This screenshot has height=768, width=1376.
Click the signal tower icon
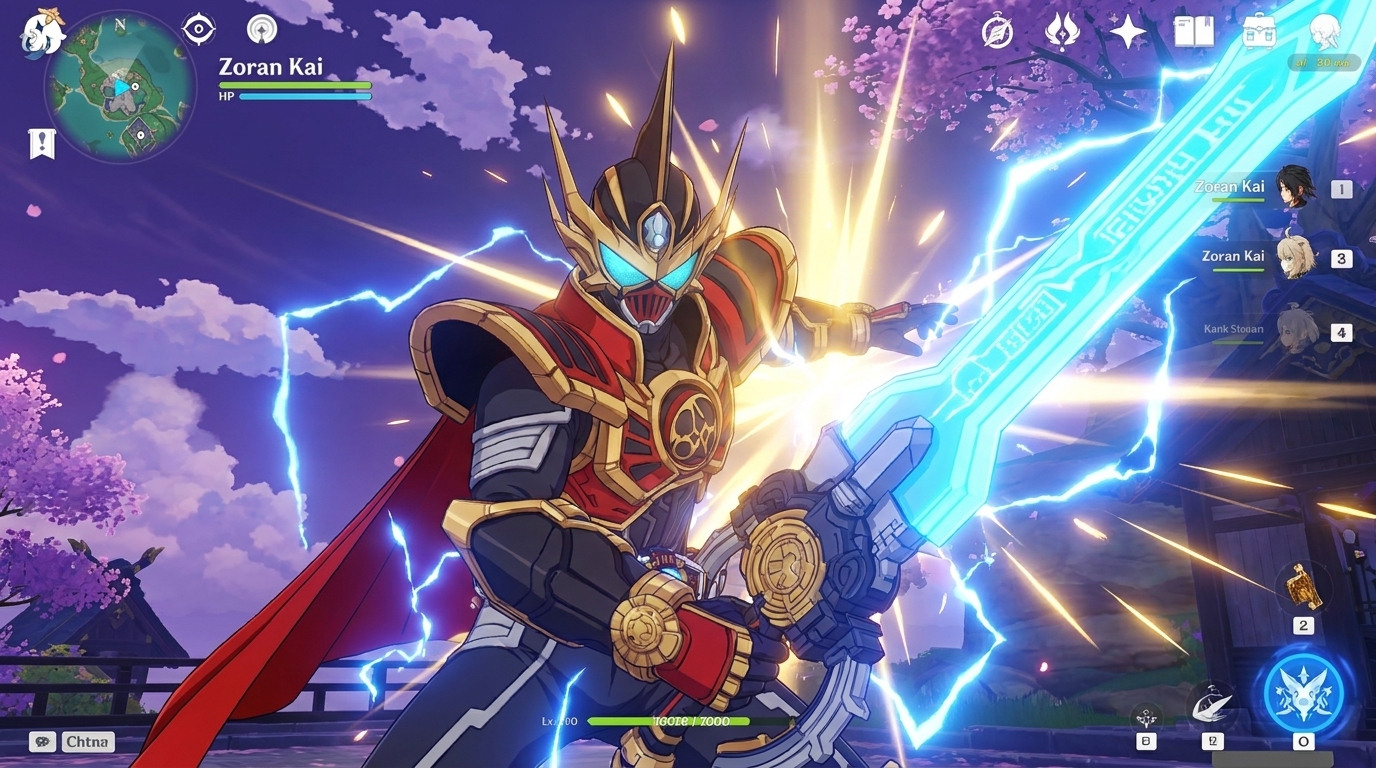[262, 29]
